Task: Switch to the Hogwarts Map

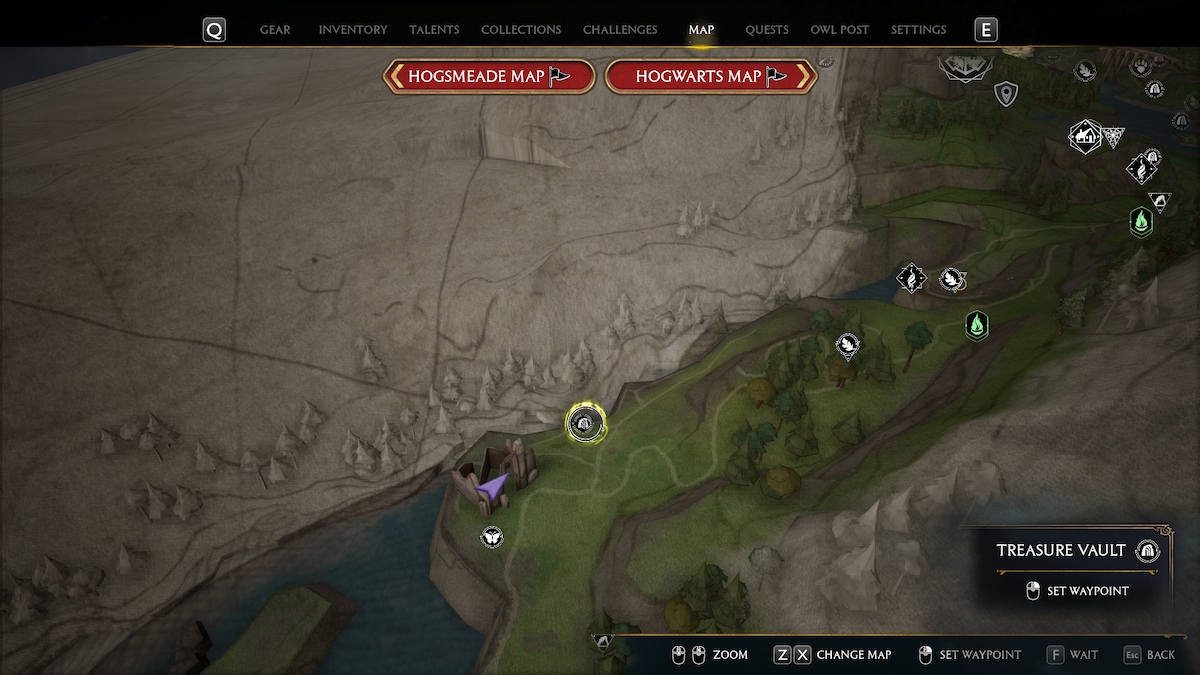Action: tap(711, 76)
